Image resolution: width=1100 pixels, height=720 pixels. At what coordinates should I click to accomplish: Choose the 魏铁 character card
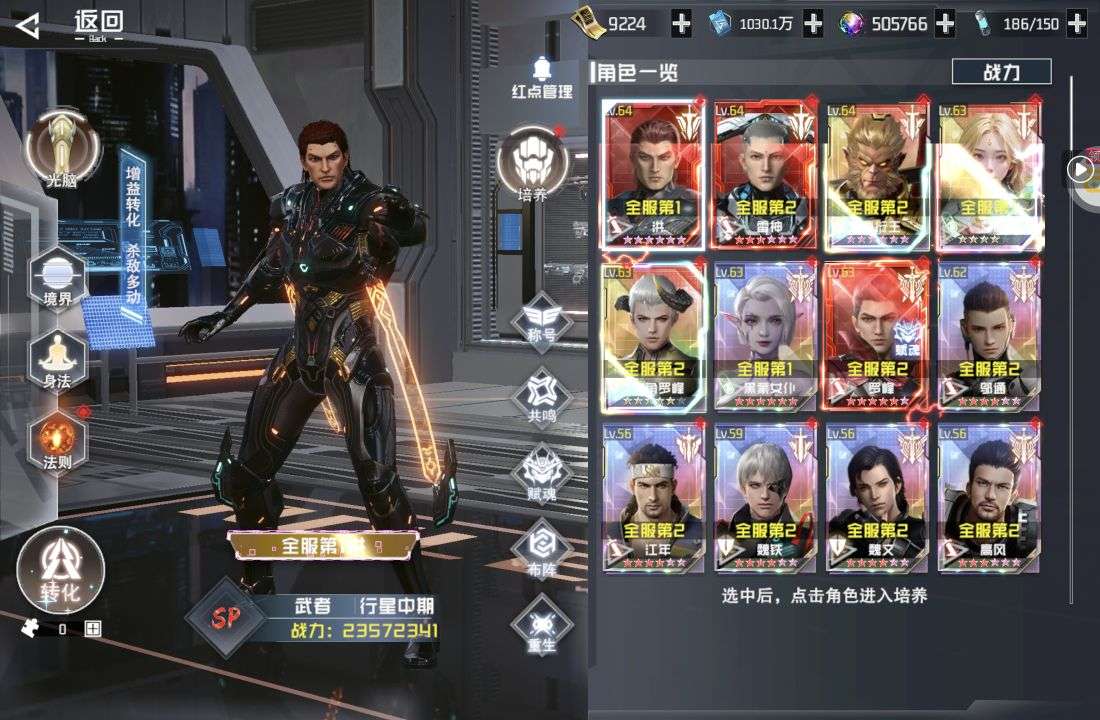[x=766, y=499]
